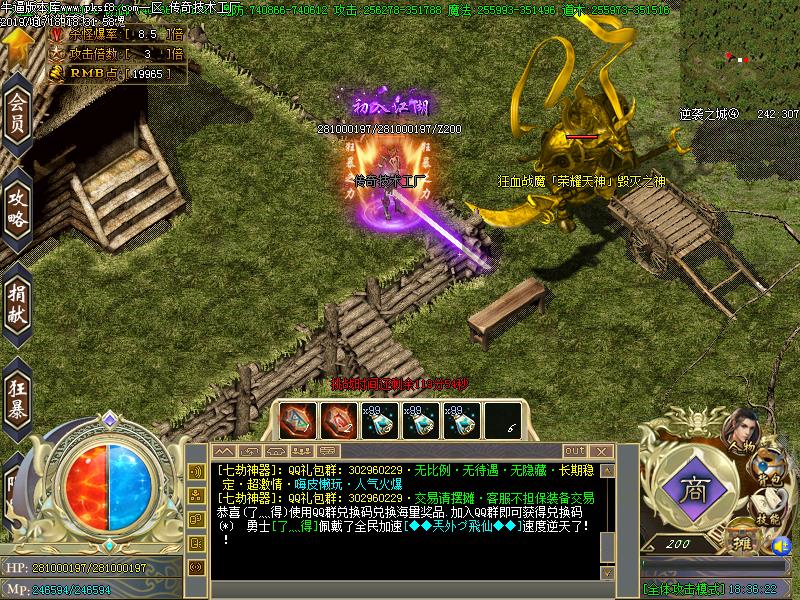This screenshot has height=600, width=800.
Task: Open the 攻略 guide button
Action: (17, 205)
